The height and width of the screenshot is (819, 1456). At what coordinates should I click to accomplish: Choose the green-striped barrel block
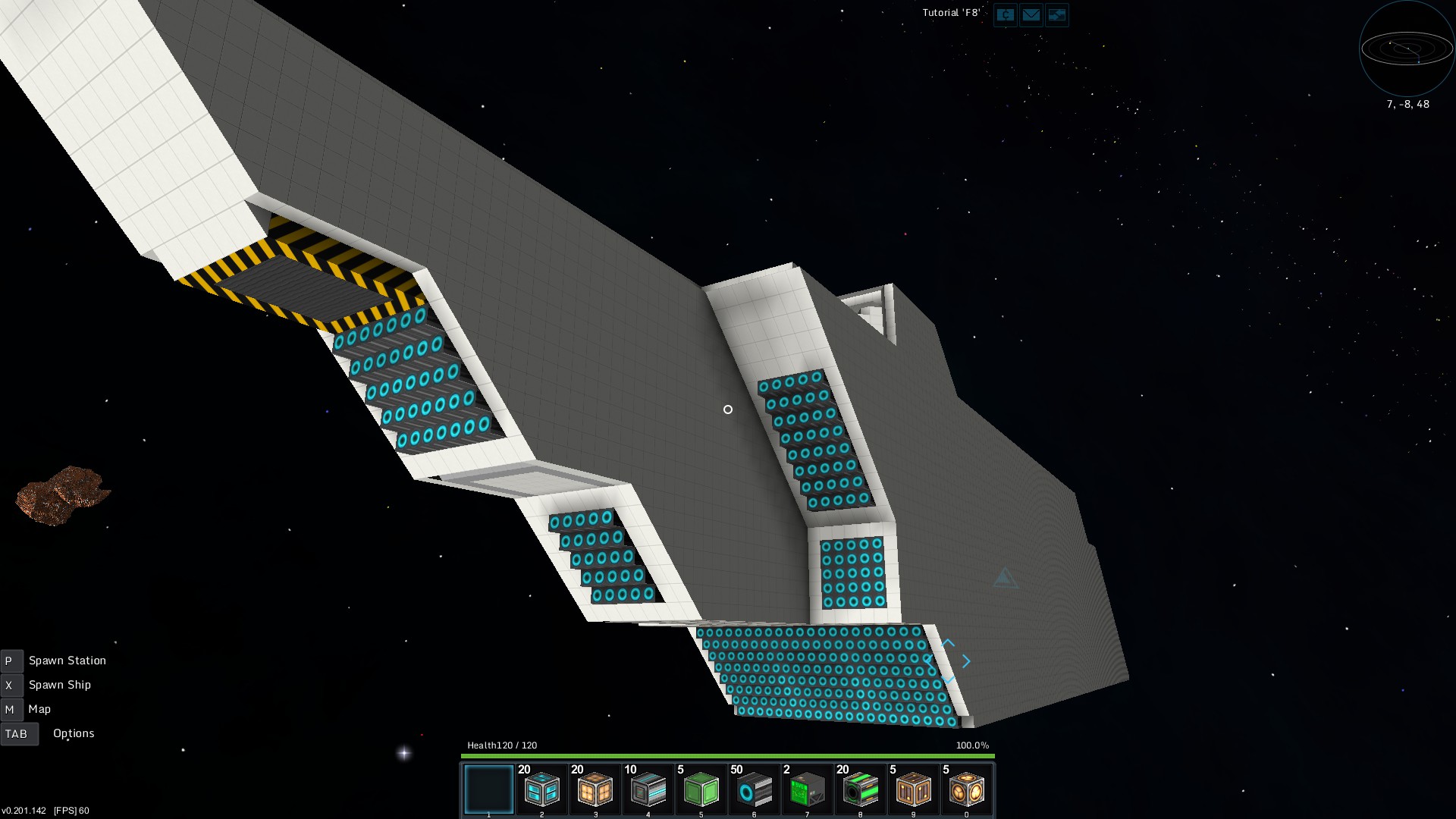(x=860, y=790)
